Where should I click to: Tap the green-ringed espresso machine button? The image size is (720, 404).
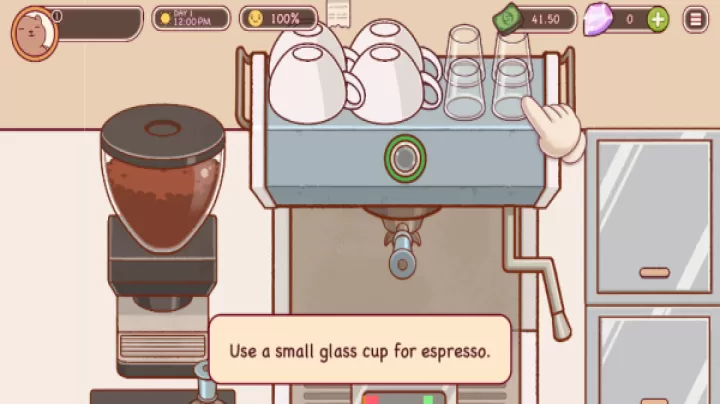(x=405, y=158)
